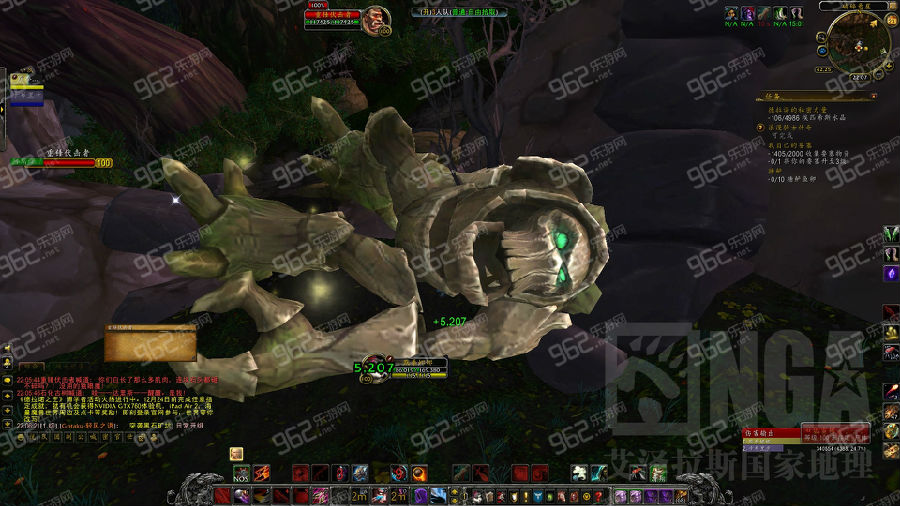Click the action button labeled NOS
The height and width of the screenshot is (506, 900).
pos(241,473)
